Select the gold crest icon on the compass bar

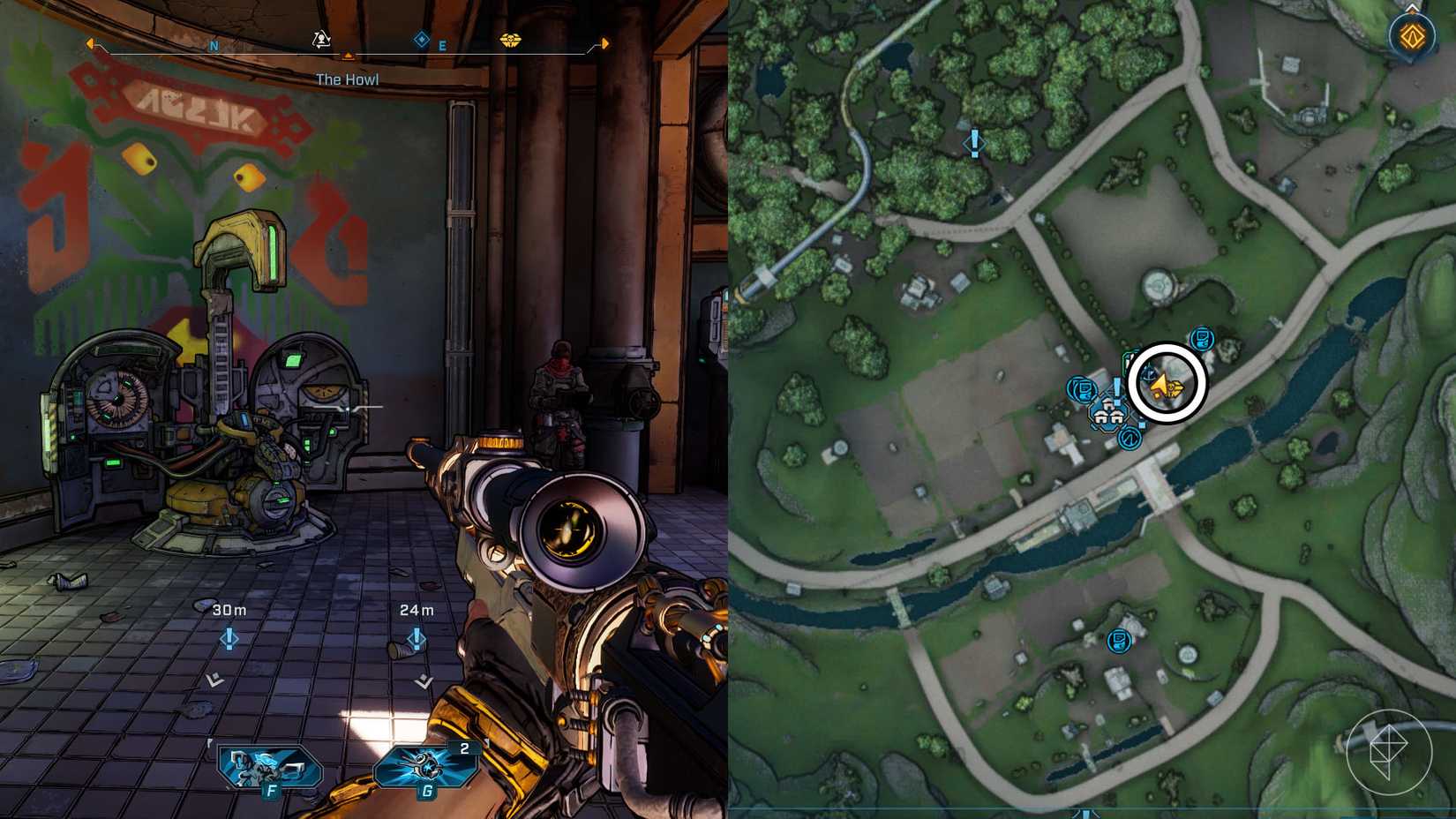tap(513, 41)
